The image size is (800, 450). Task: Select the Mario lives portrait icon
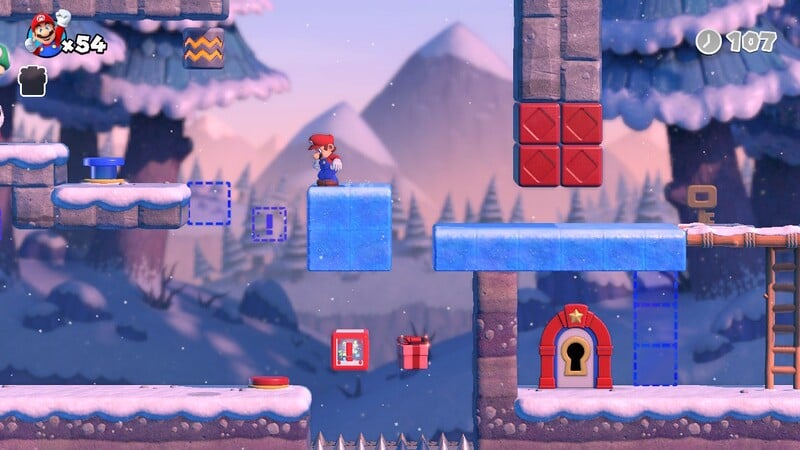click(x=43, y=36)
